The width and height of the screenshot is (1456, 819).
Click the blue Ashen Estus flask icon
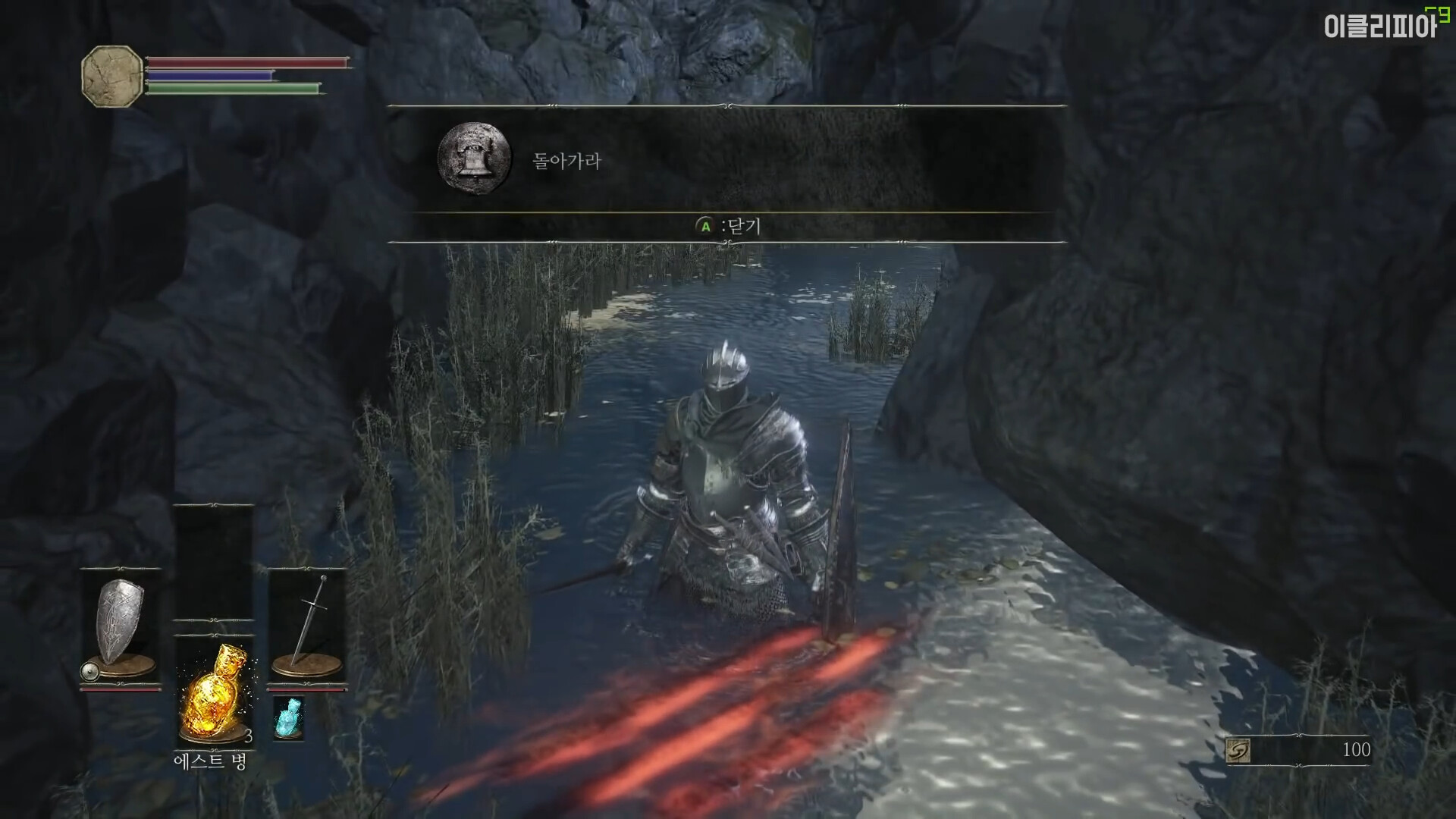click(x=287, y=718)
